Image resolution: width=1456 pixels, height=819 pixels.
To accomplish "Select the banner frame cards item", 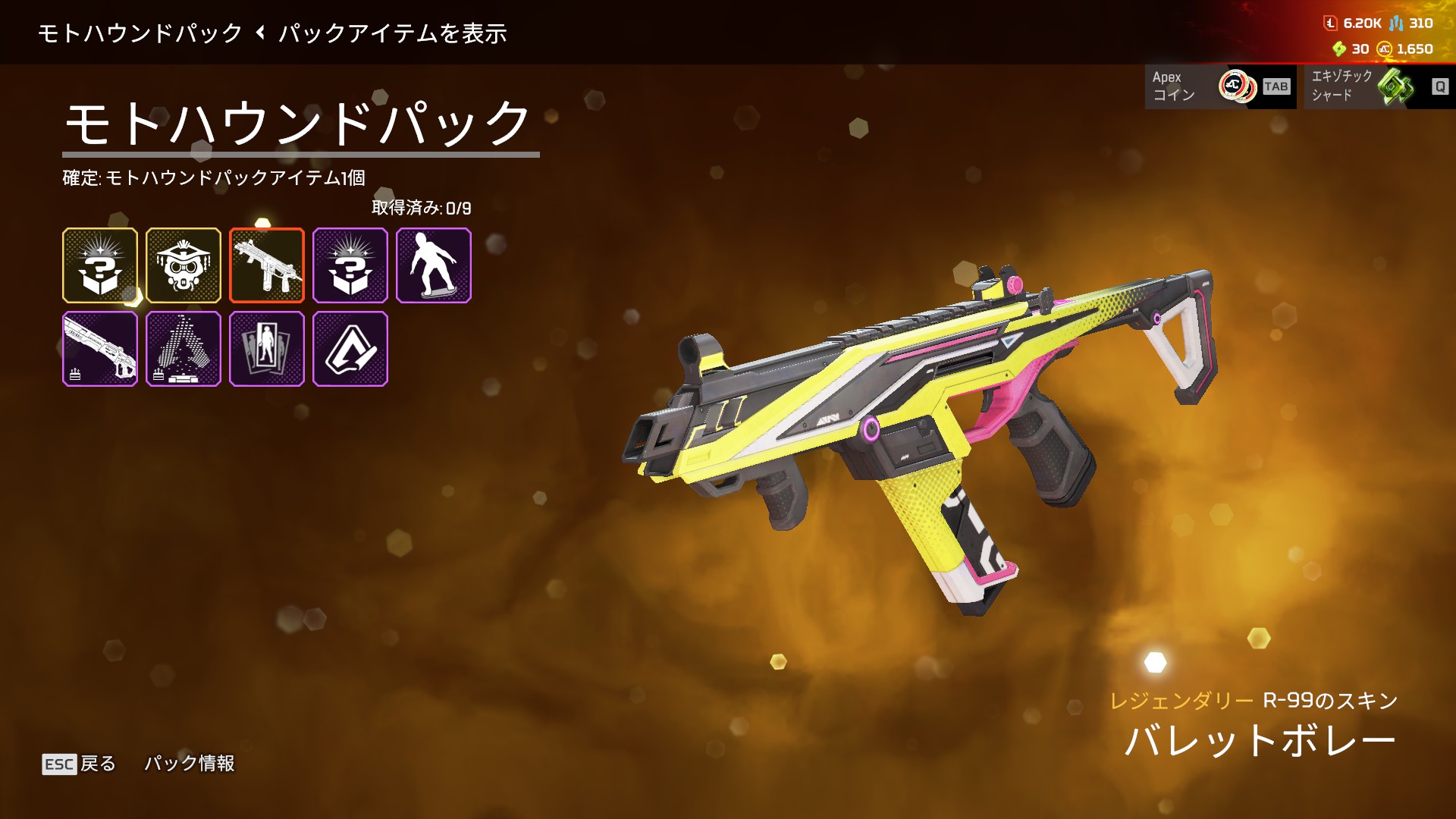I will [x=267, y=349].
